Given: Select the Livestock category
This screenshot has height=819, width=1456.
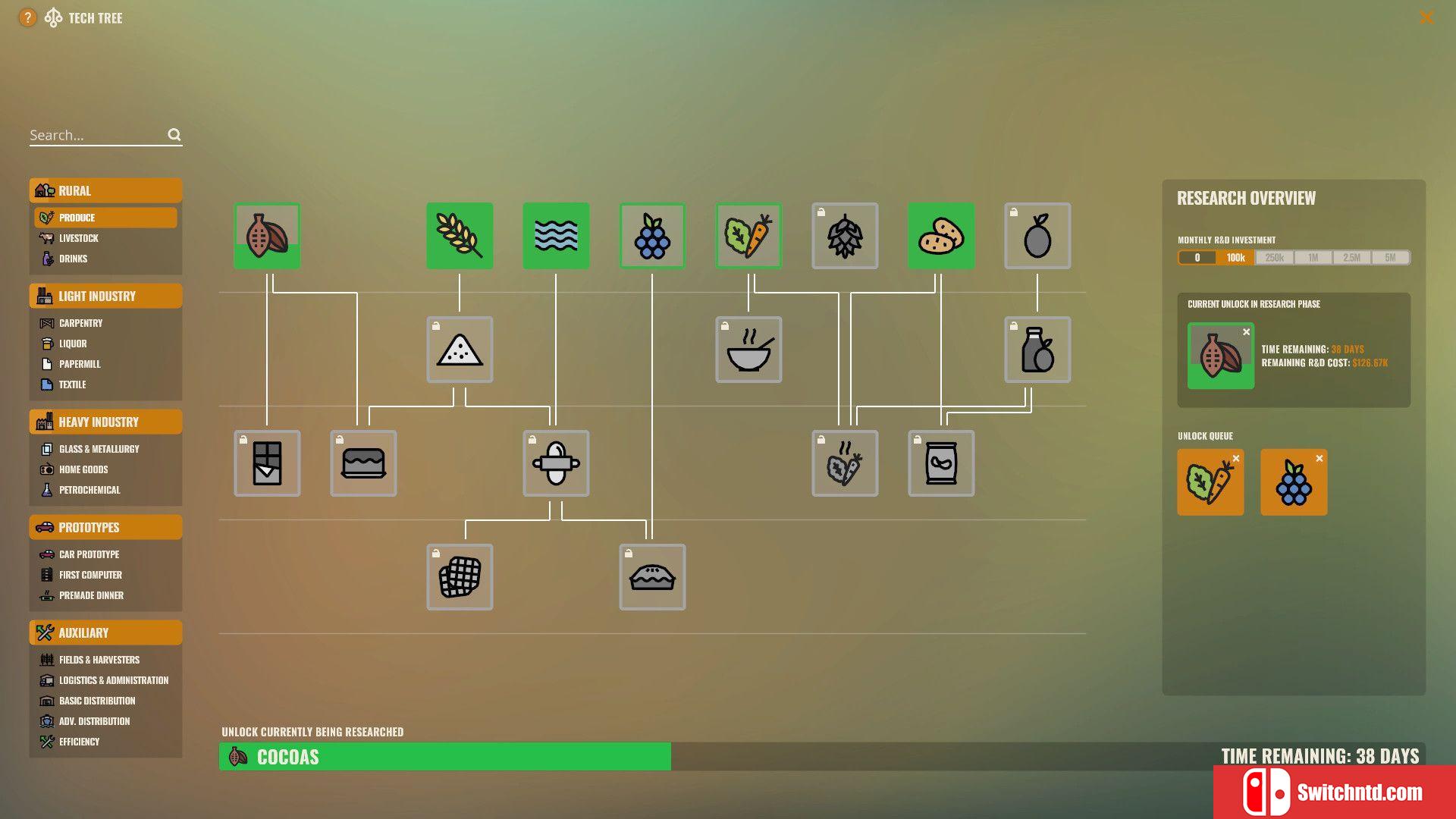Looking at the screenshot, I should tap(79, 238).
